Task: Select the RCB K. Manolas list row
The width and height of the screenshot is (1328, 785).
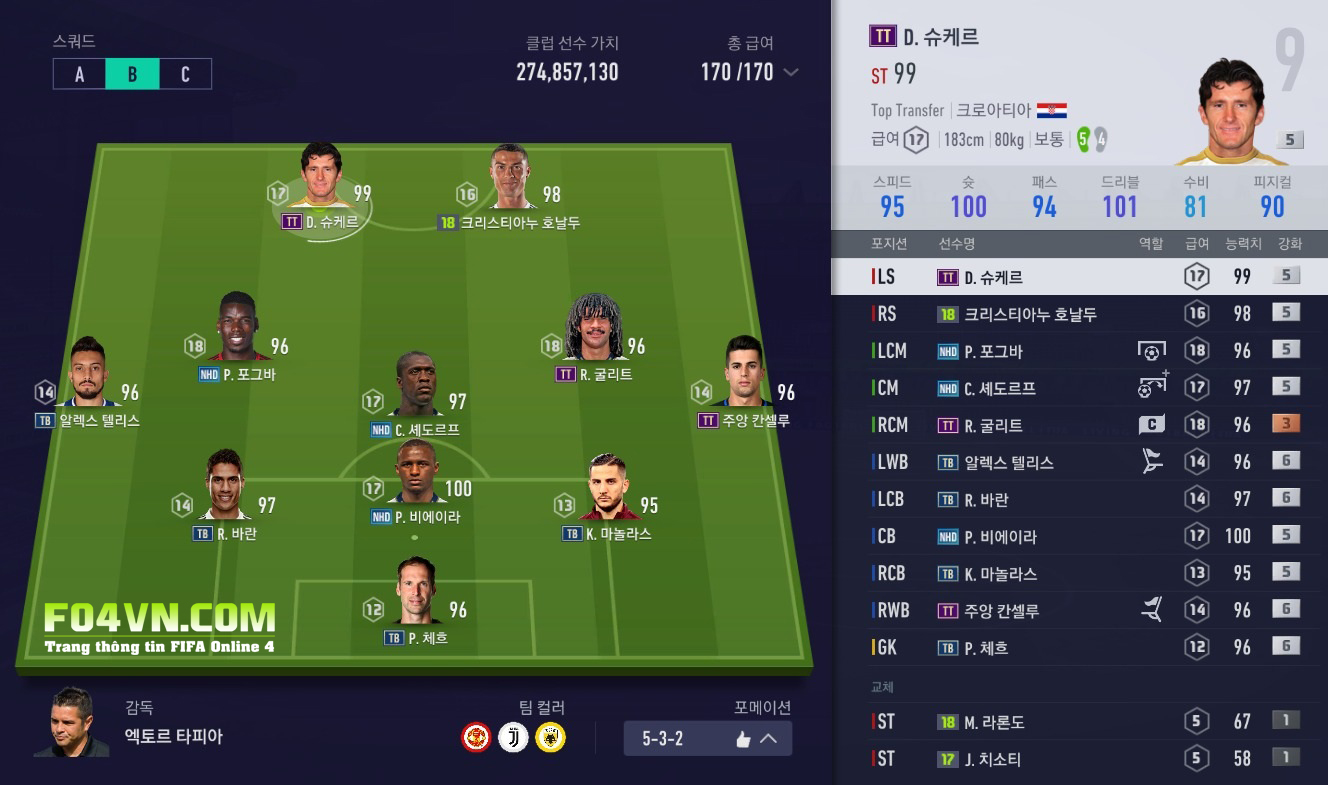Action: point(1080,573)
